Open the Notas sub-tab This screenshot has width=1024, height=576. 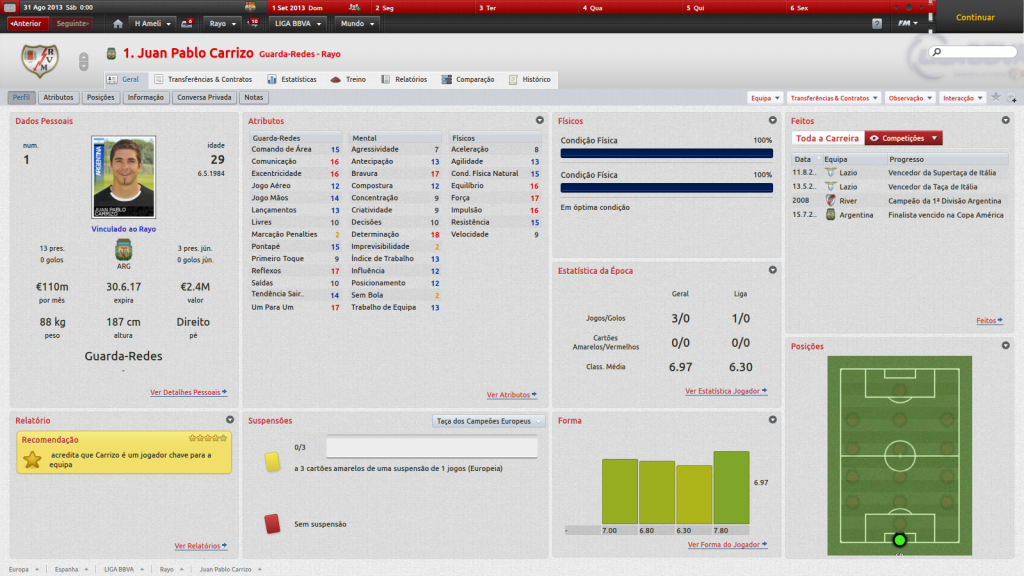(x=254, y=98)
